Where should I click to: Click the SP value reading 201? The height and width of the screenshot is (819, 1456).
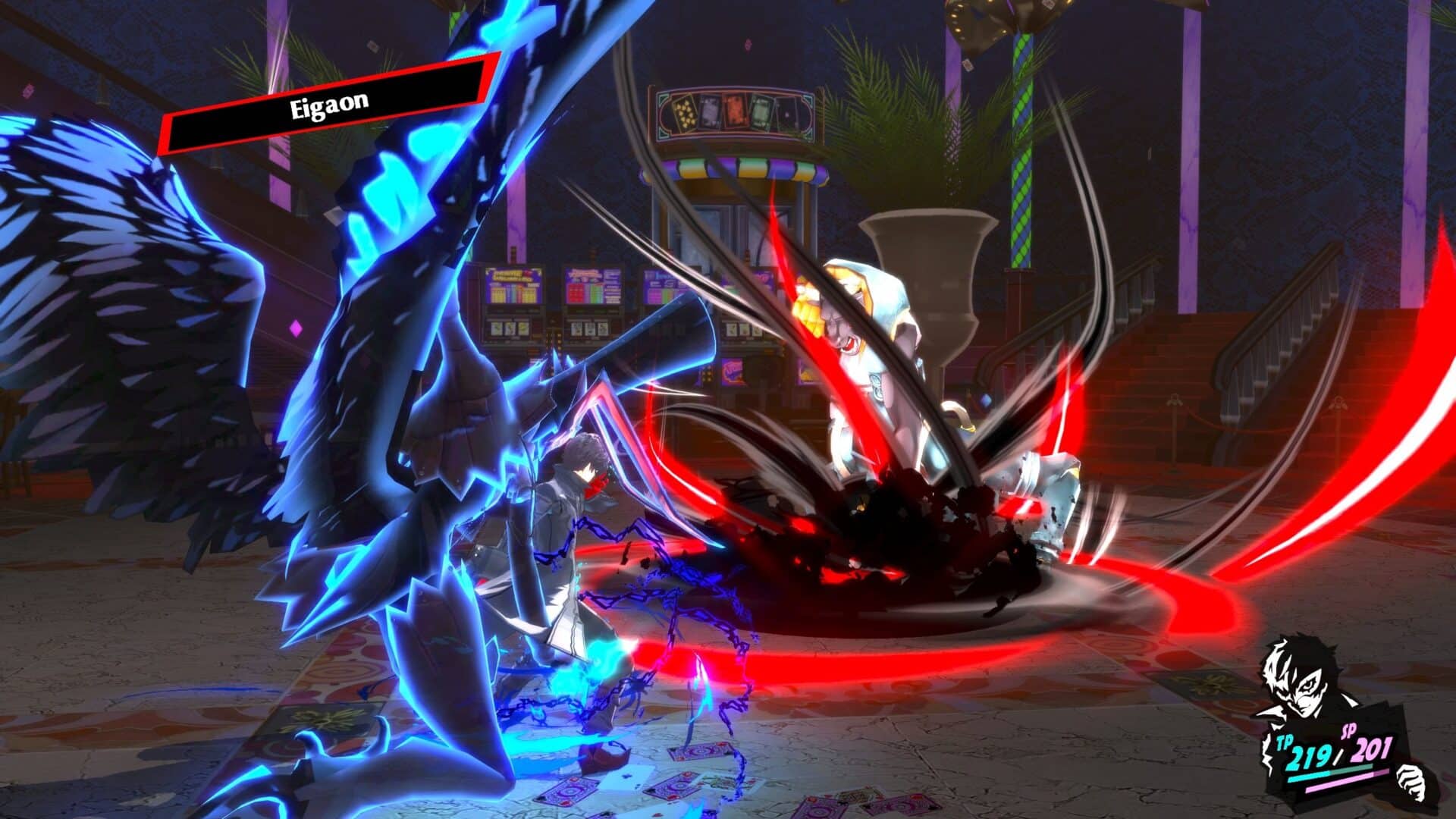(x=1371, y=749)
